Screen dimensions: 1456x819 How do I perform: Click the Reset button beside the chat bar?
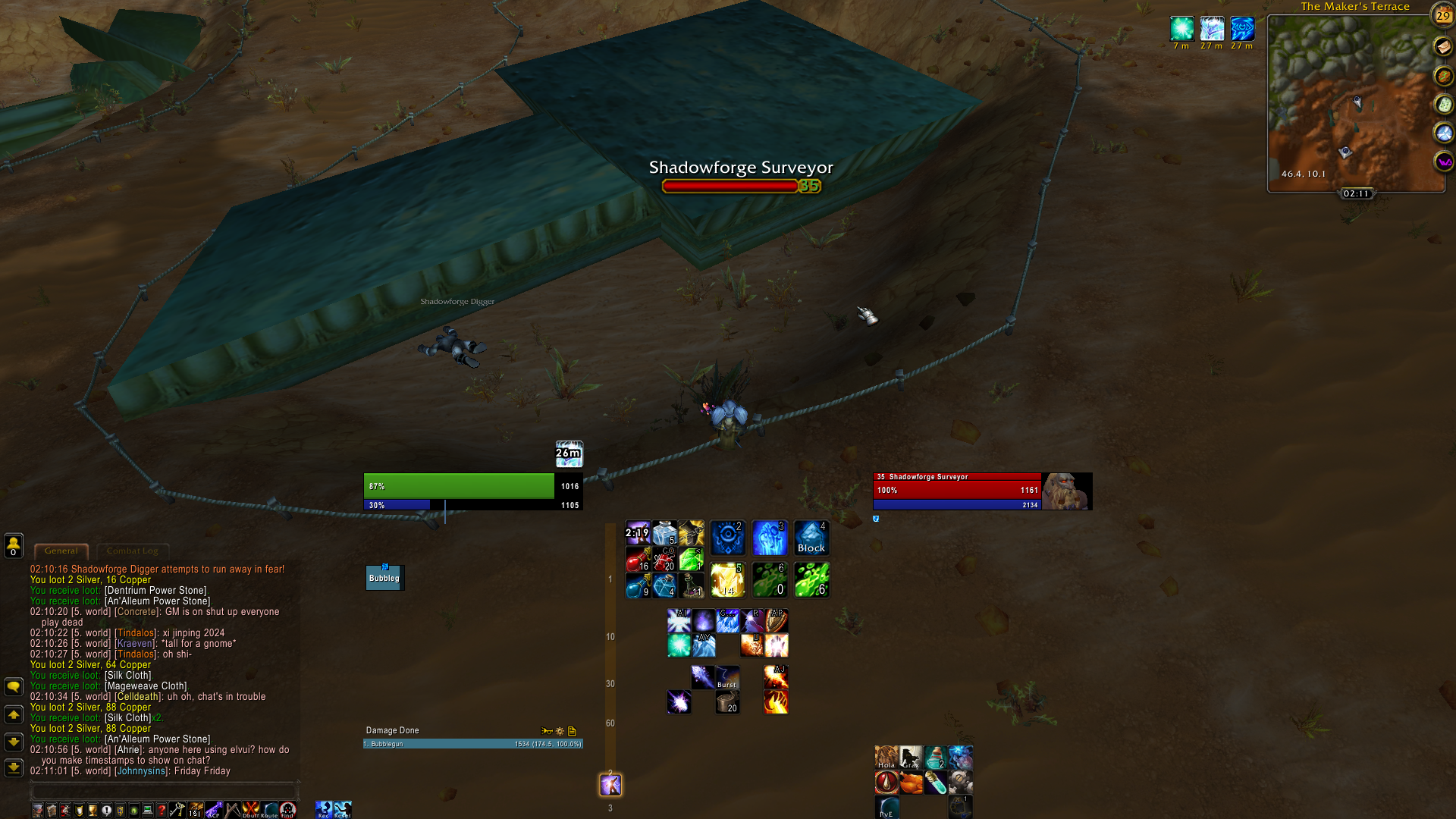(x=341, y=809)
